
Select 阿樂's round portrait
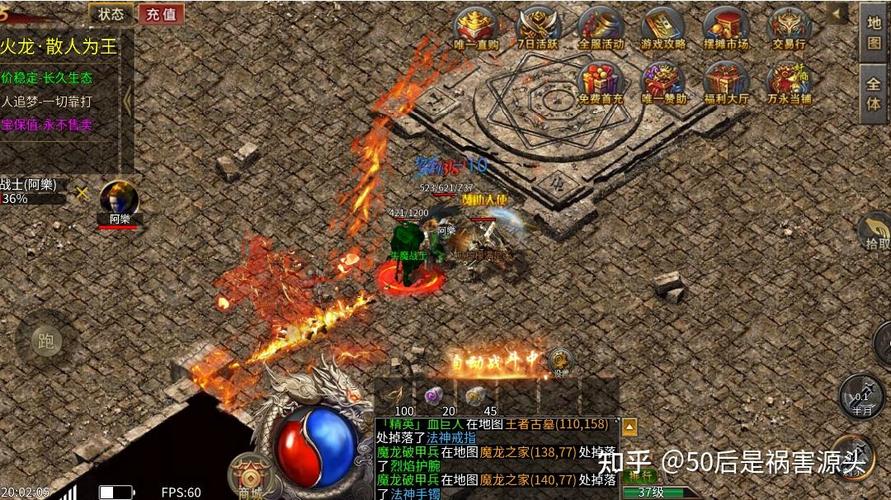pyautogui.click(x=118, y=198)
